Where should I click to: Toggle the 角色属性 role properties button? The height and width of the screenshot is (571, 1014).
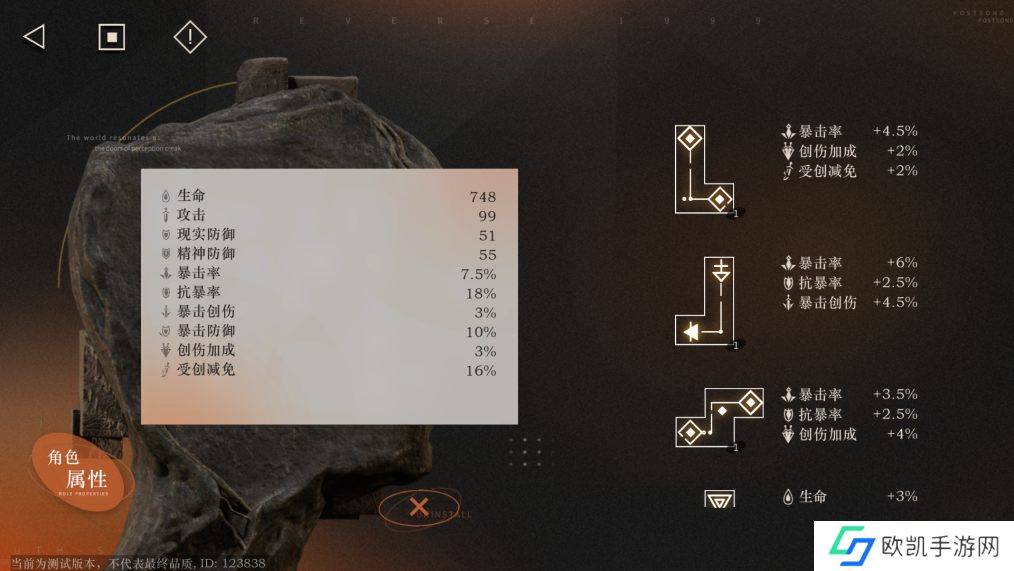(x=83, y=470)
